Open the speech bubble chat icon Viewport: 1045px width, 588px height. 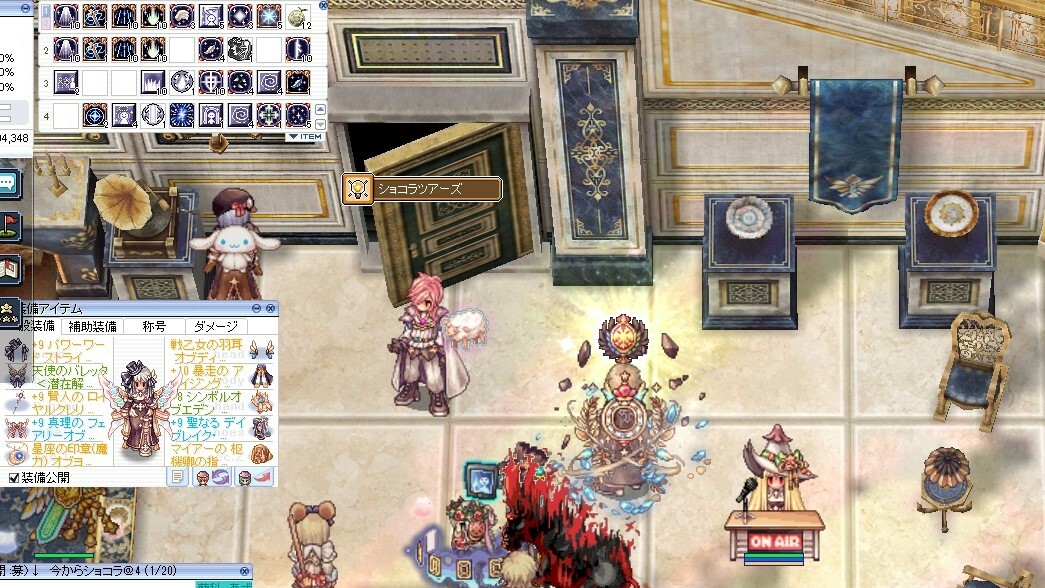pyautogui.click(x=9, y=183)
